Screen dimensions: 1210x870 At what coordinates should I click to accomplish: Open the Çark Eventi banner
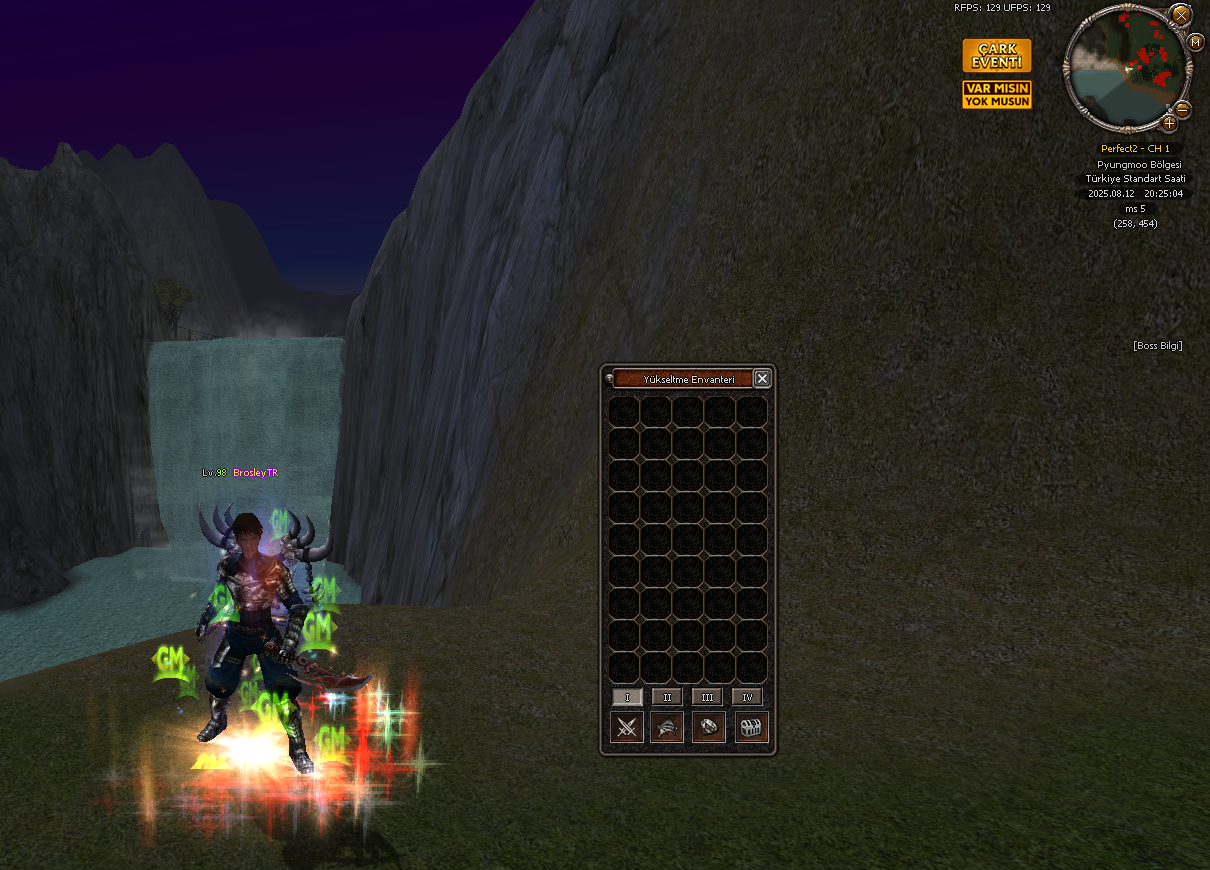(x=996, y=56)
